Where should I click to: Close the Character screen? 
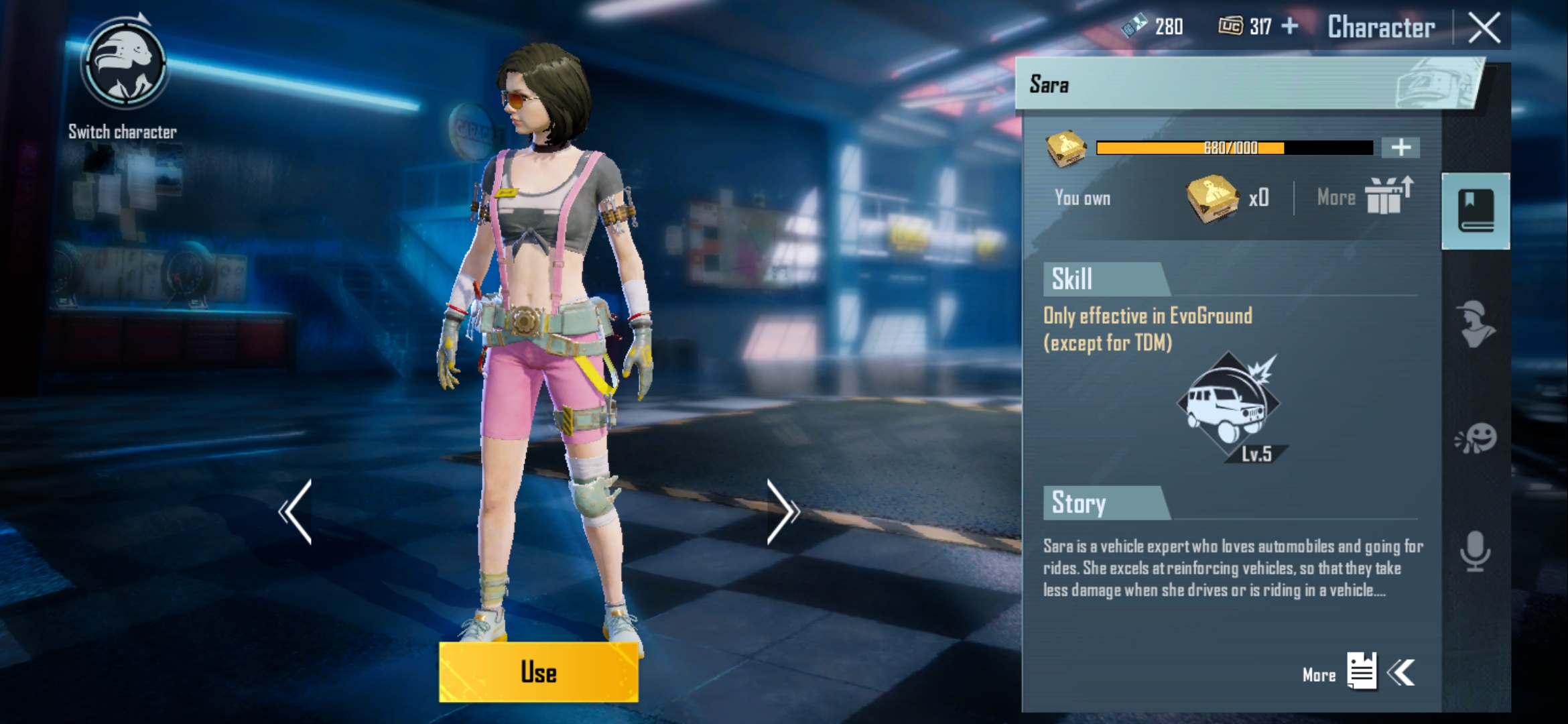point(1484,28)
